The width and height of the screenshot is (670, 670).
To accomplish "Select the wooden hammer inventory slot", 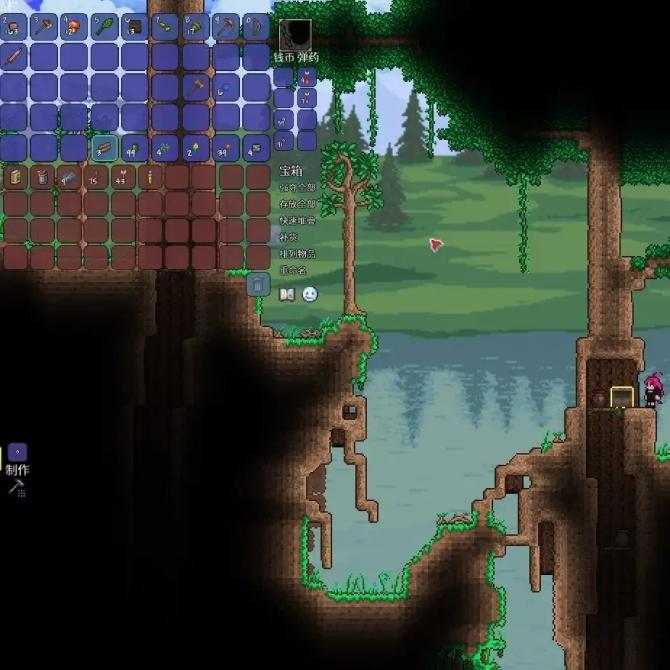I will 197,87.
